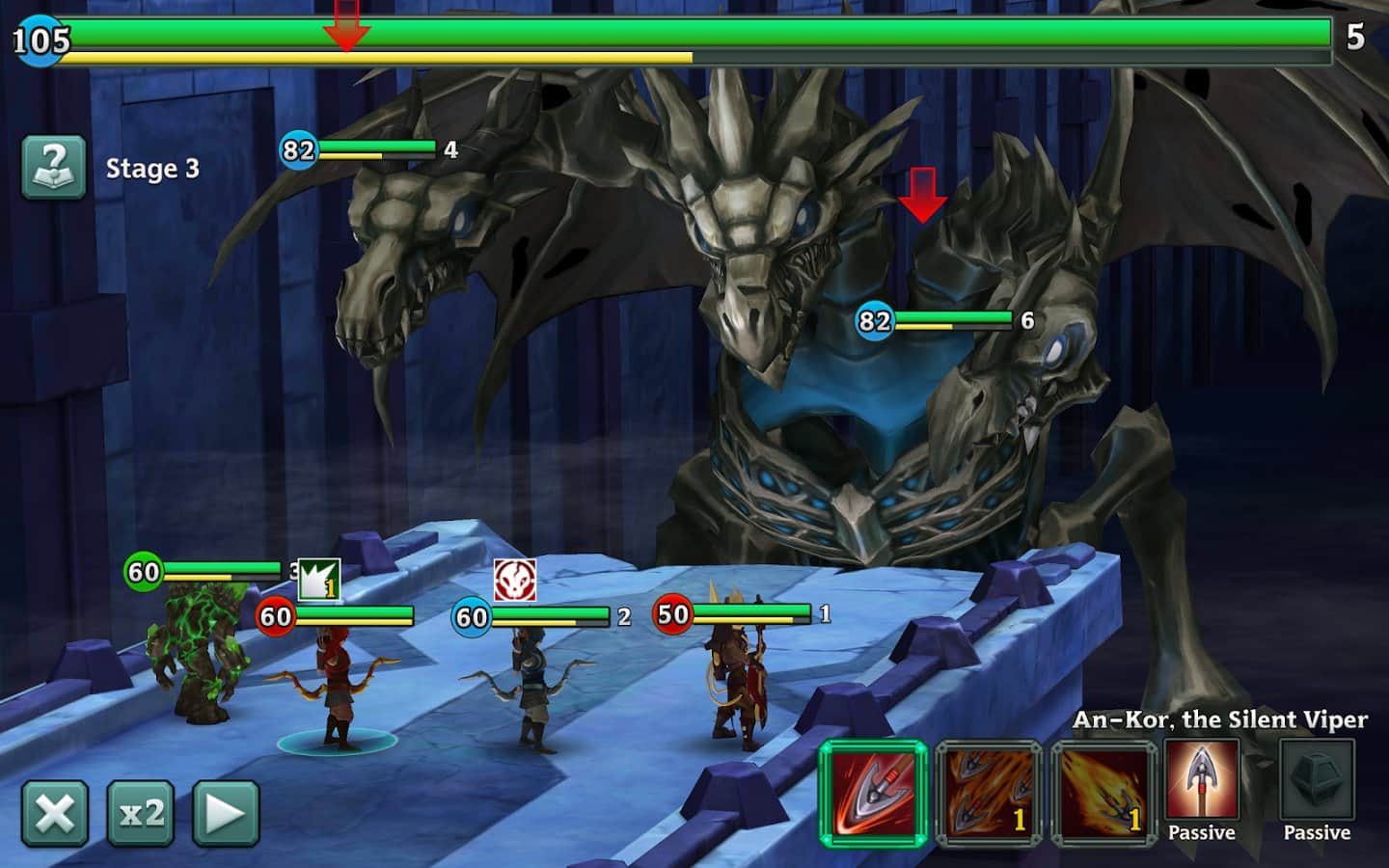The image size is (1389, 868).
Task: Start auto-play with the arrow button
Action: pos(226,813)
